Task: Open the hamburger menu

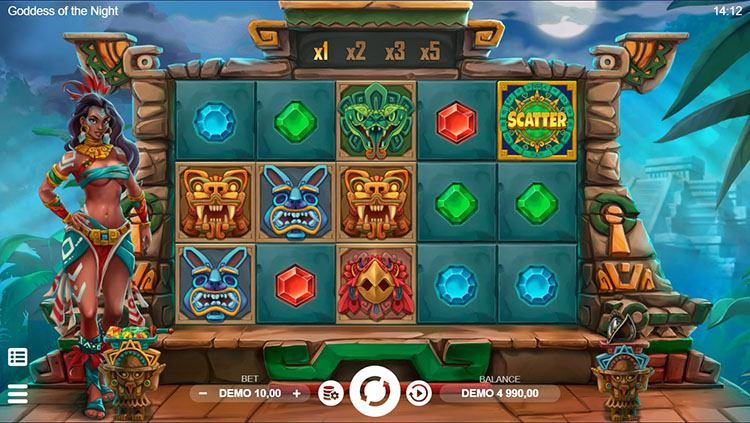Action: coord(17,394)
